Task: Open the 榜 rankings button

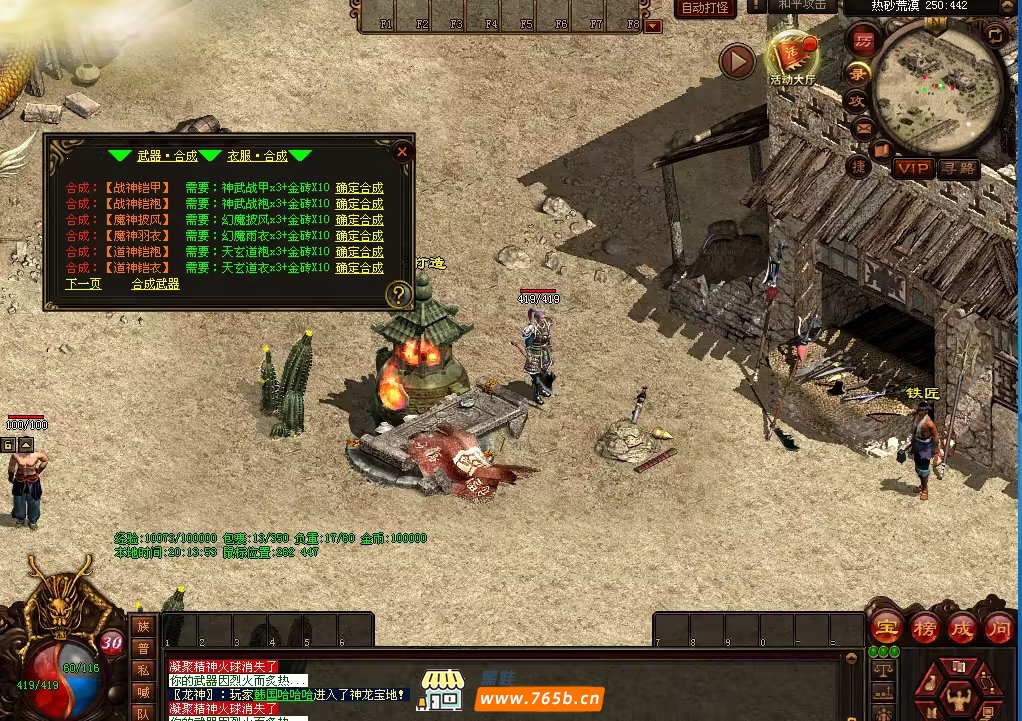Action: pos(924,627)
